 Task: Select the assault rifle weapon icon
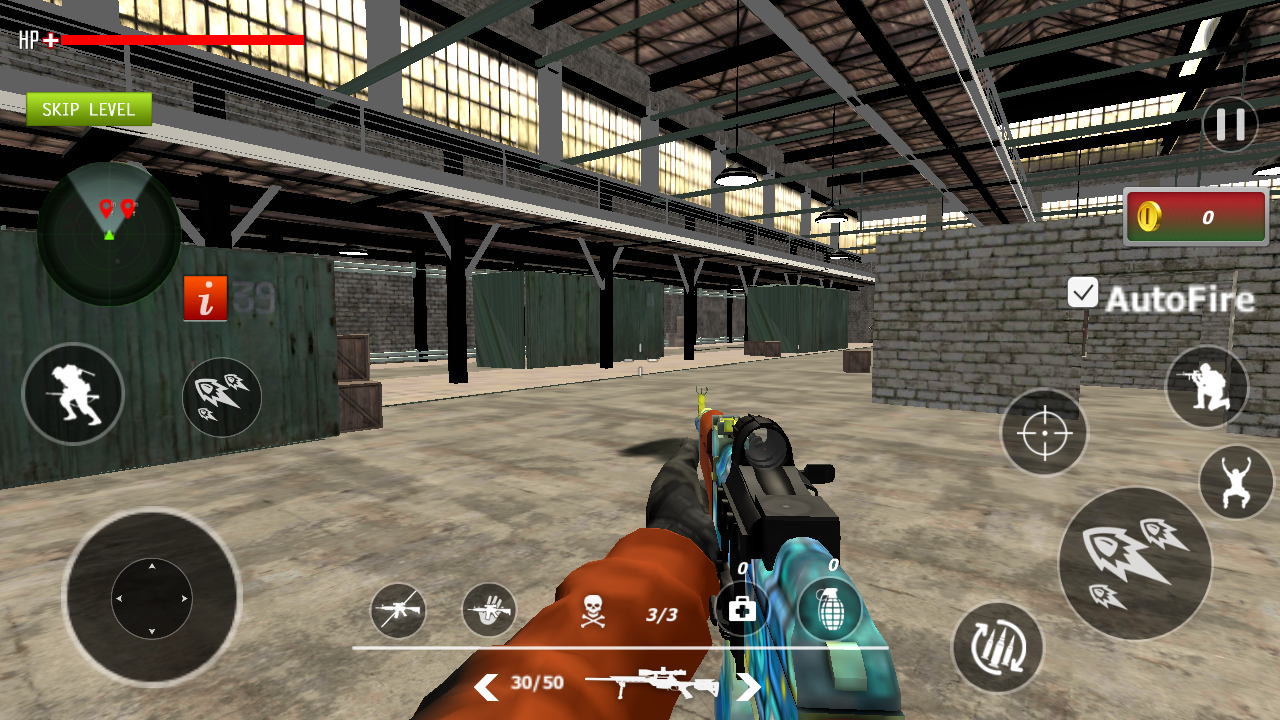(398, 610)
